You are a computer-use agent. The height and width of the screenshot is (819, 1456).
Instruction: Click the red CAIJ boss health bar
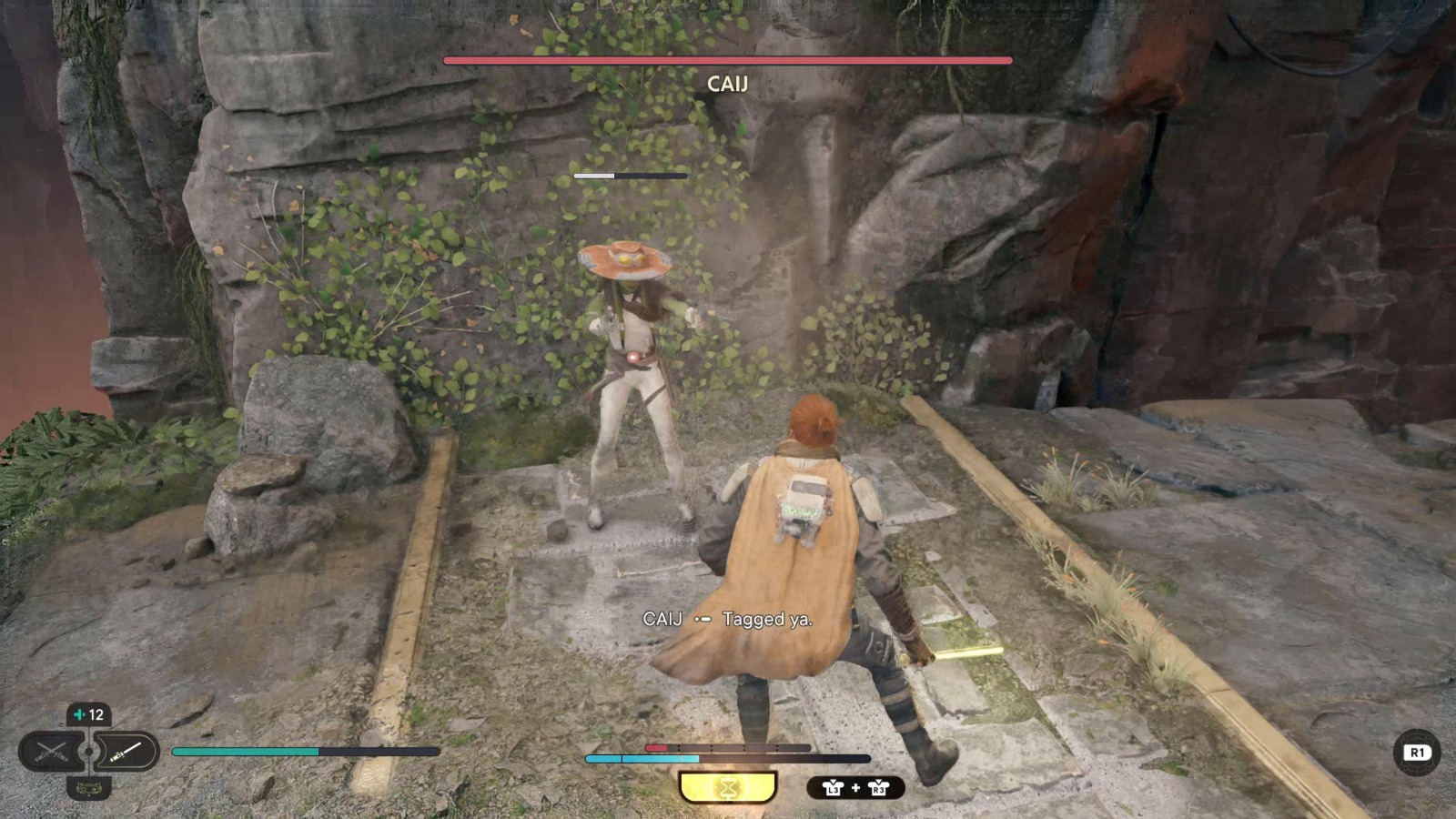[726, 59]
